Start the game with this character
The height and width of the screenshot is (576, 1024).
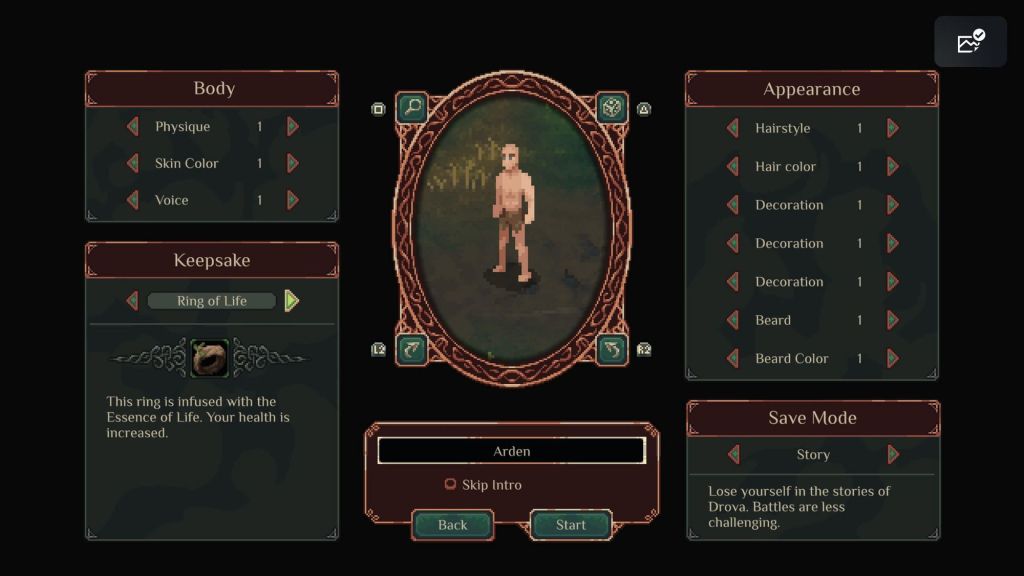[570, 525]
